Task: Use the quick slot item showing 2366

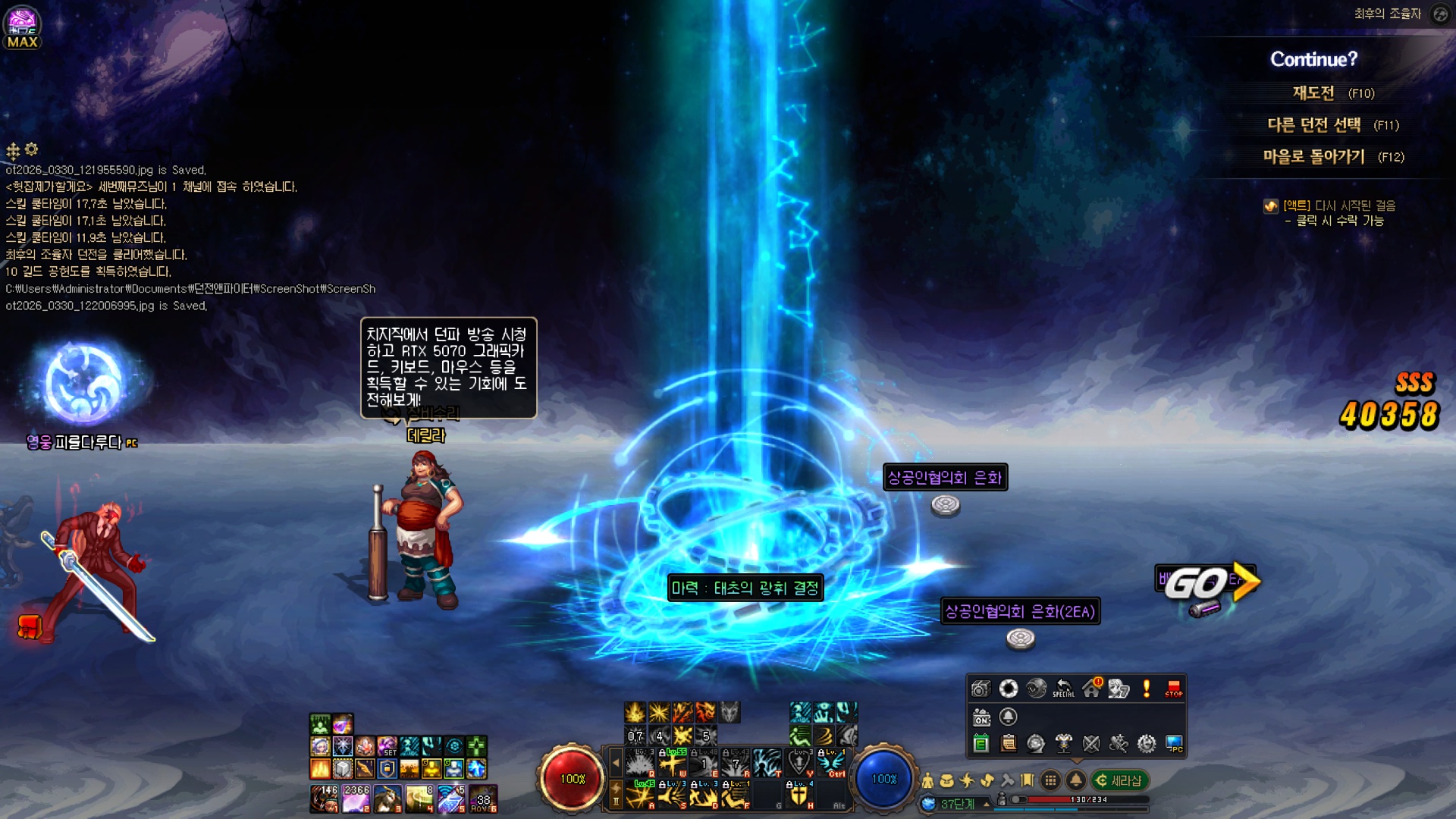Action: [356, 799]
